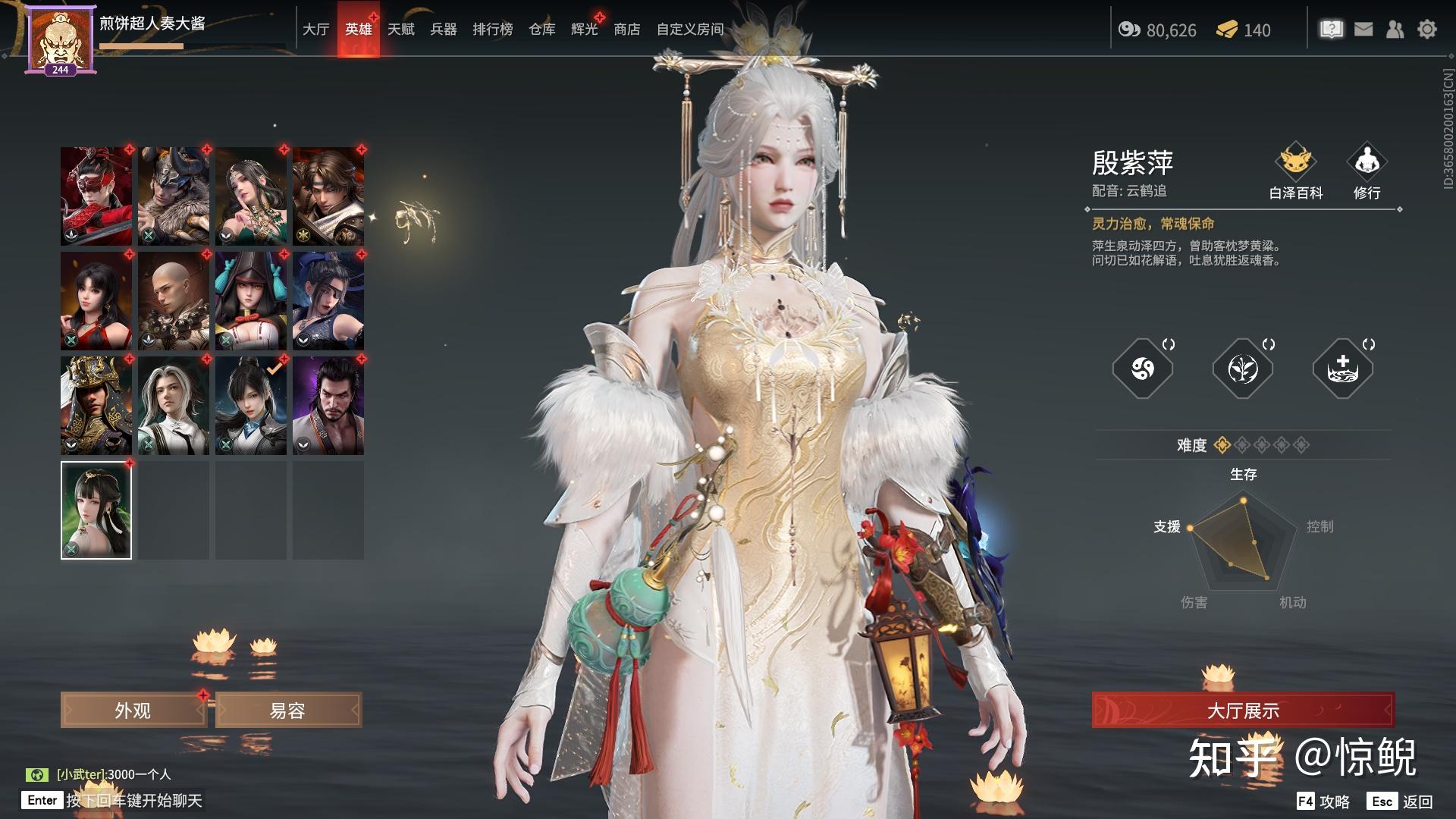Show the 排行榜 leaderboard tab
Image resolution: width=1456 pixels, height=819 pixels.
[493, 30]
